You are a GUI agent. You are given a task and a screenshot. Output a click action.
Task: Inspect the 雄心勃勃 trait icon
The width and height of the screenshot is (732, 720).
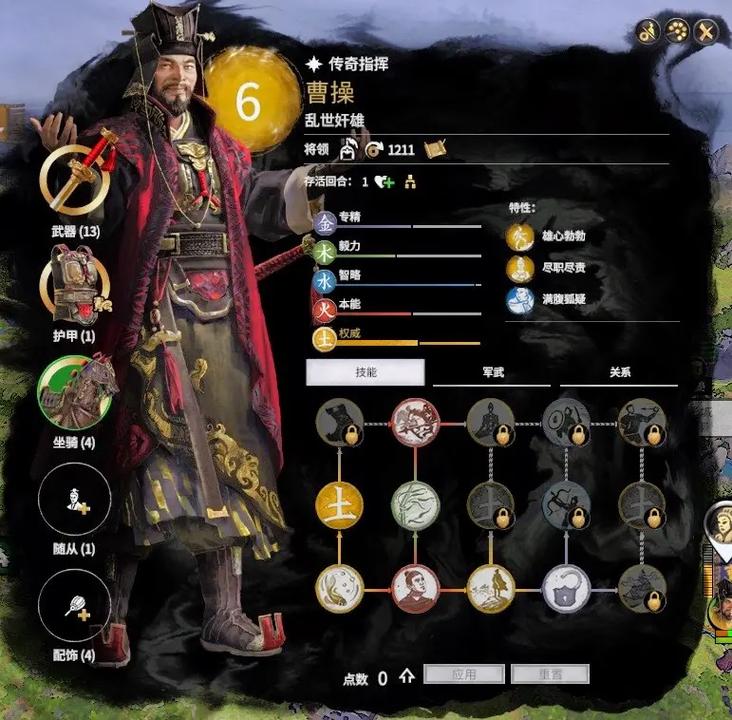click(x=518, y=237)
